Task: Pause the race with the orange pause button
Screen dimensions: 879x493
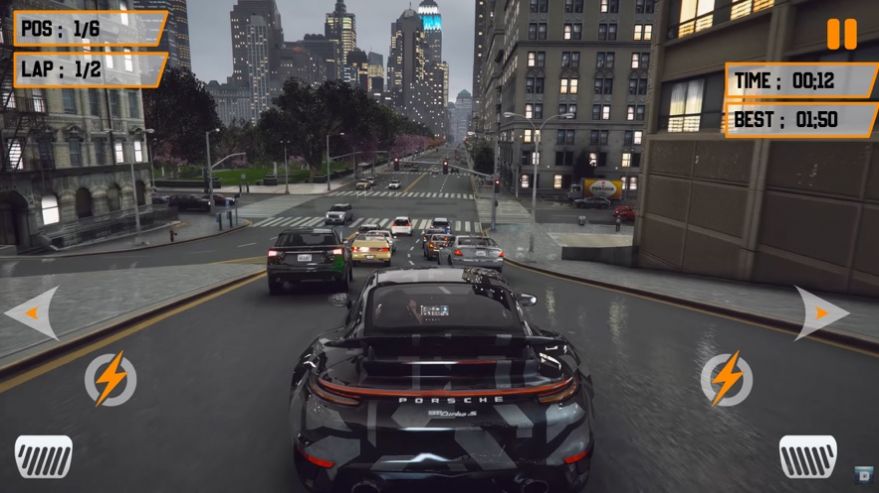Action: tap(841, 34)
